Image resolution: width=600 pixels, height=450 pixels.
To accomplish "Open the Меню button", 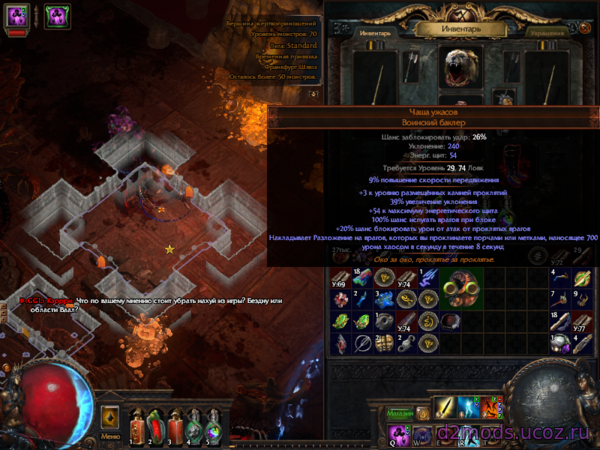I will coord(110,436).
